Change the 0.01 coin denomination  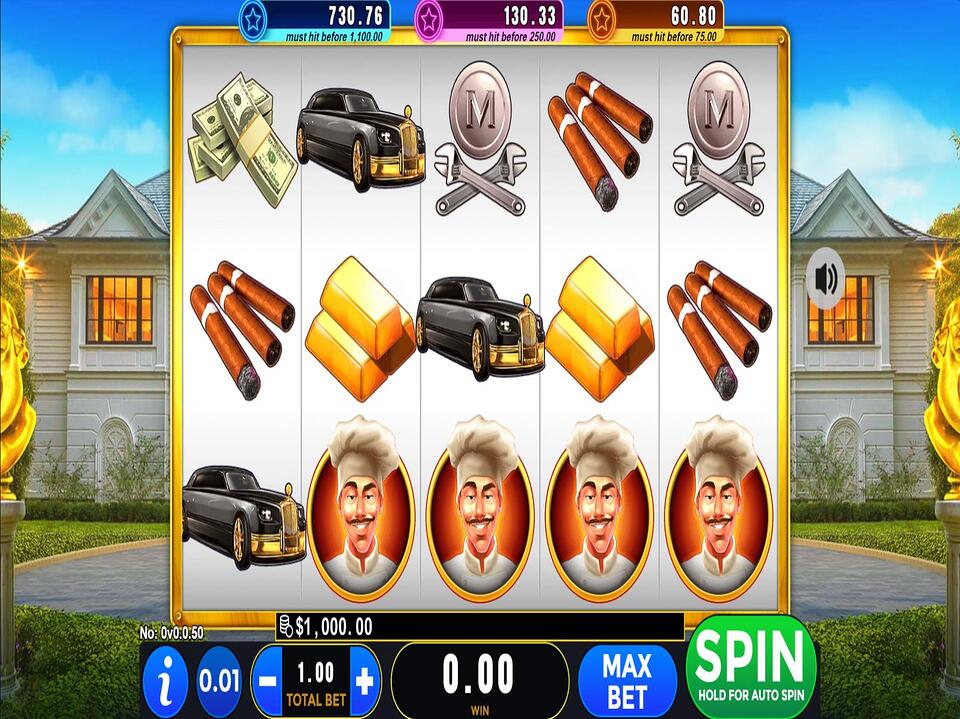pos(219,682)
